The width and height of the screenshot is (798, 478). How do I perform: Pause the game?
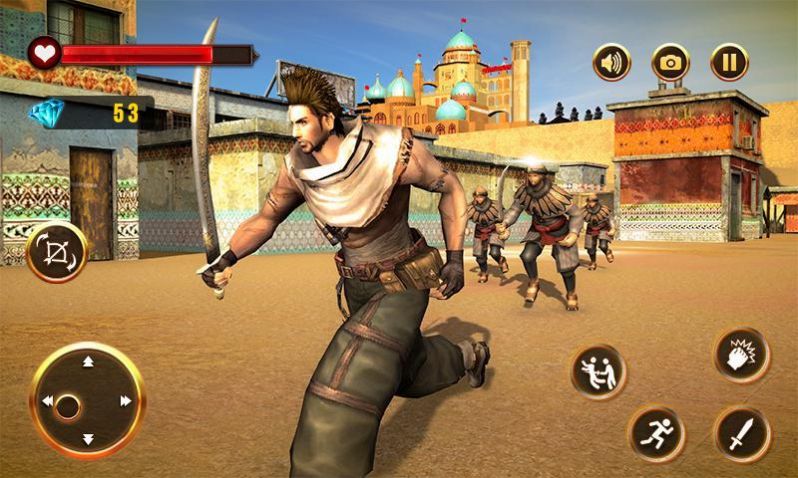pos(729,62)
